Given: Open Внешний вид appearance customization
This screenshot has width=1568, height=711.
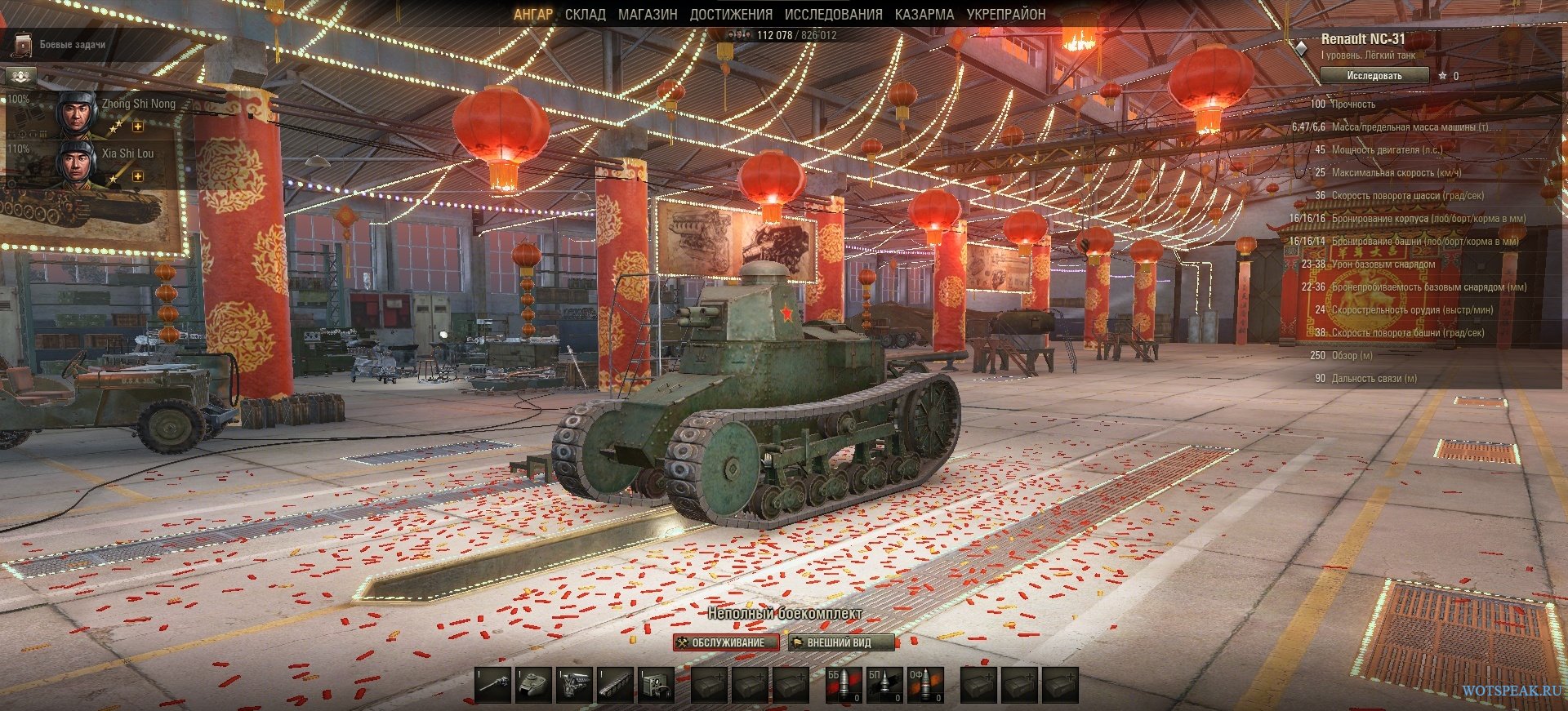Looking at the screenshot, I should click(841, 642).
